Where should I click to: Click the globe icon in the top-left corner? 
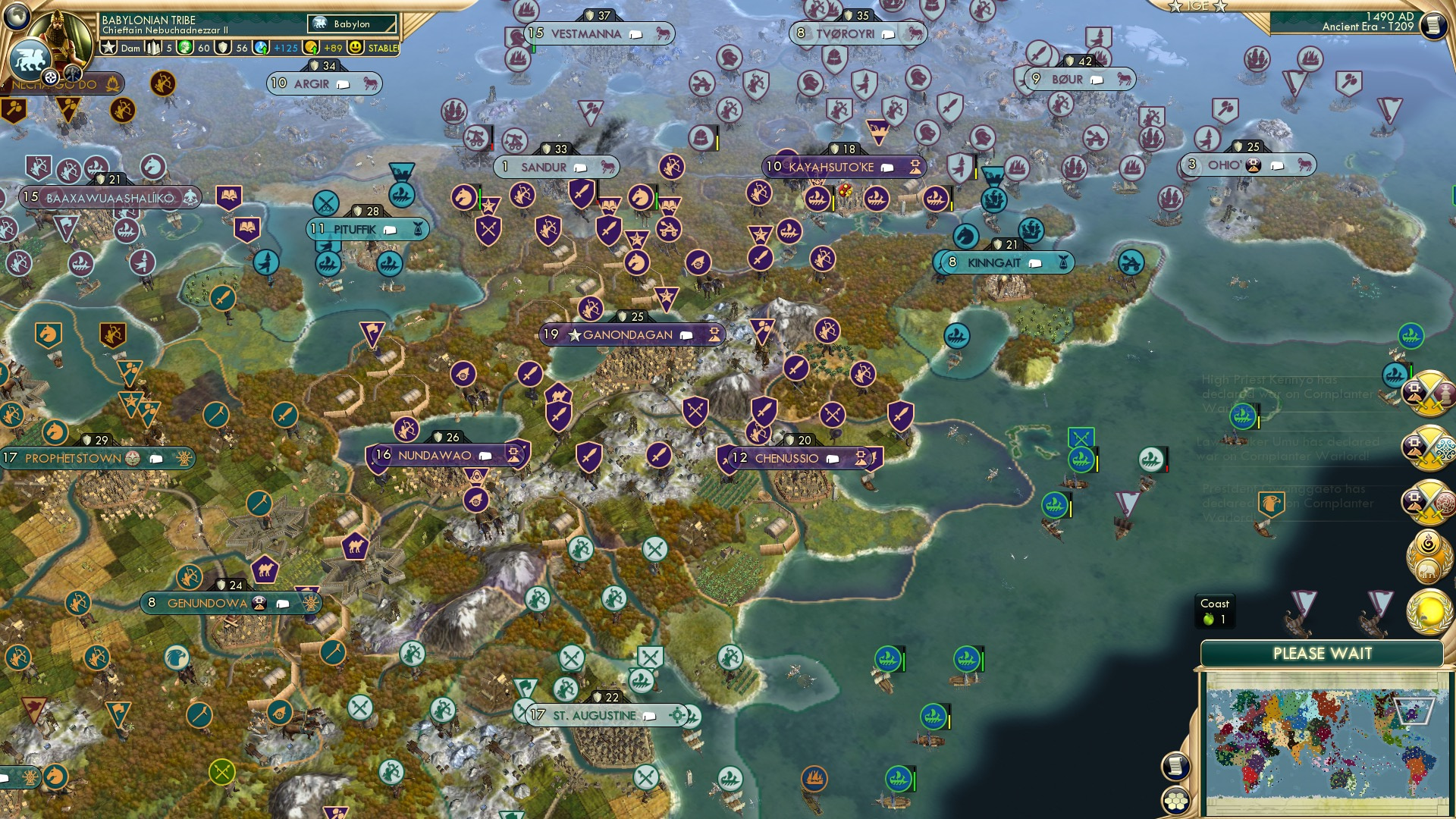(17, 17)
